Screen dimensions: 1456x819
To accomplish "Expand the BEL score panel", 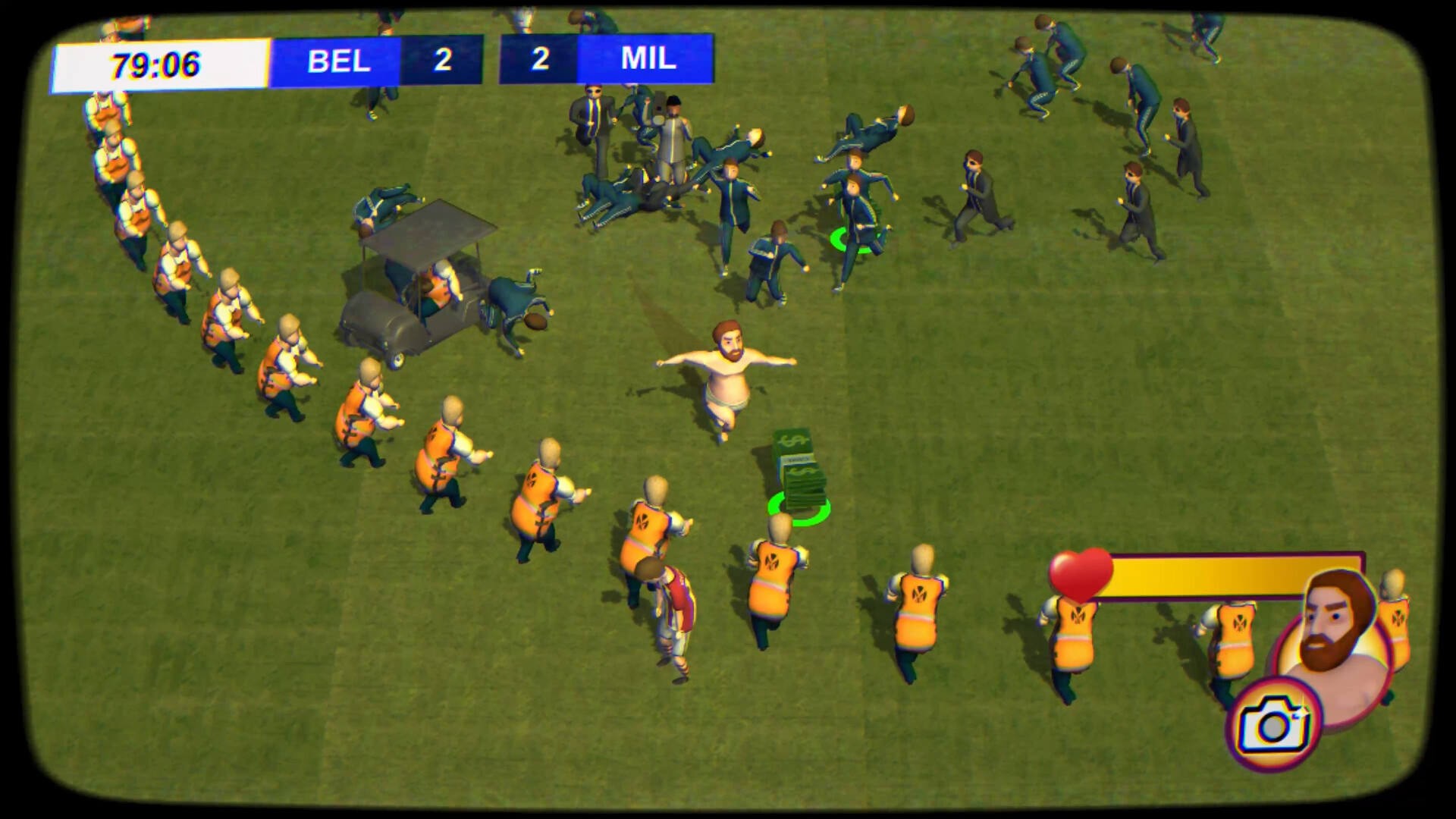I will [442, 61].
